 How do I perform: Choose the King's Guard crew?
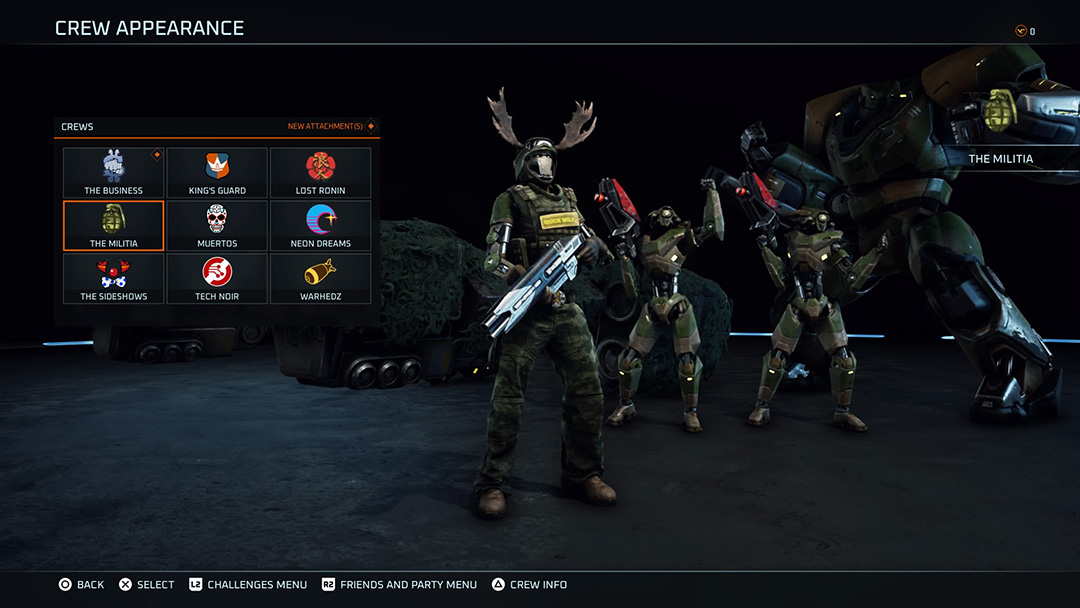coord(217,173)
